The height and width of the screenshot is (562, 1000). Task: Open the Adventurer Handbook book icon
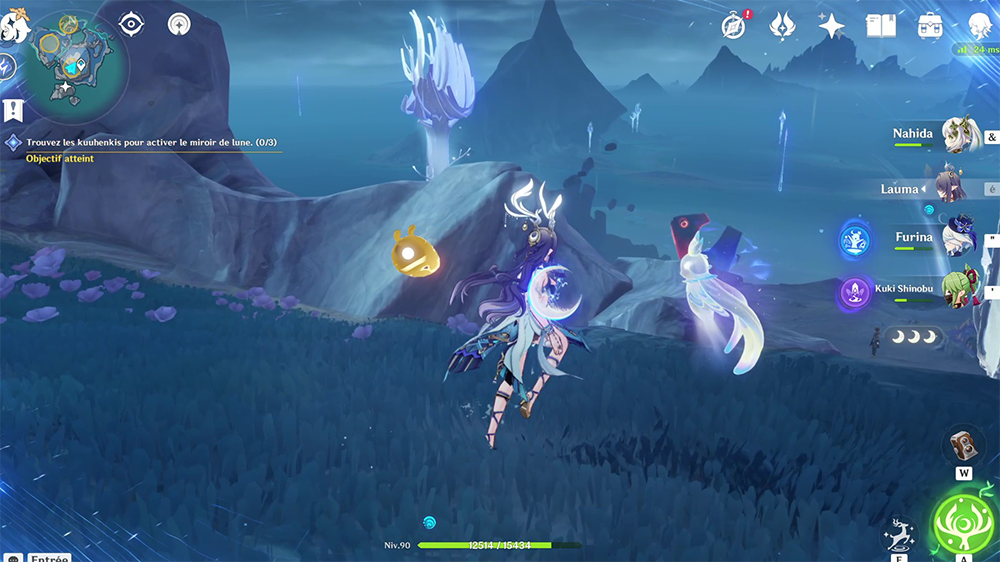click(880, 26)
